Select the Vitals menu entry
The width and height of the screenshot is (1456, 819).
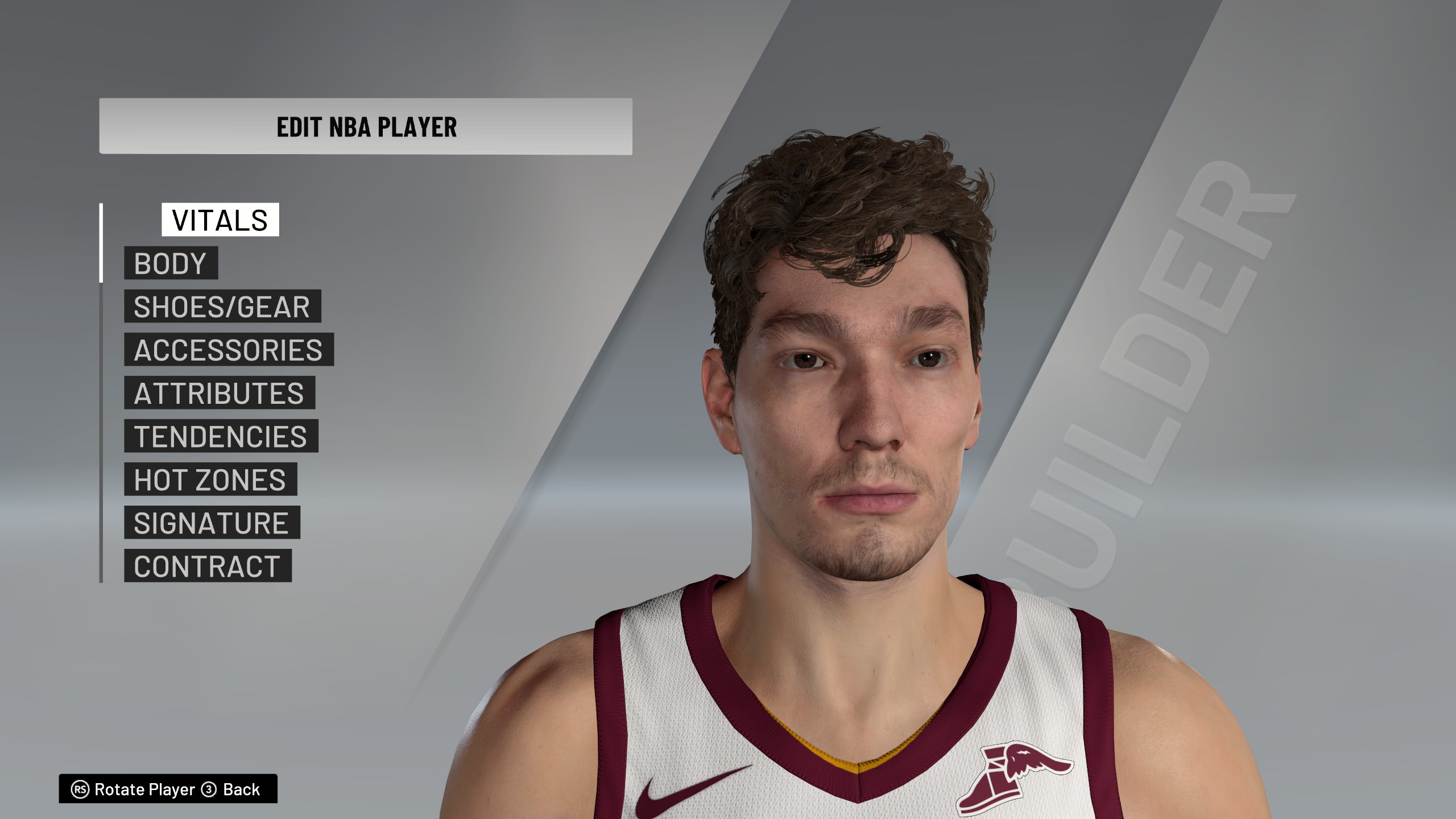coord(220,220)
